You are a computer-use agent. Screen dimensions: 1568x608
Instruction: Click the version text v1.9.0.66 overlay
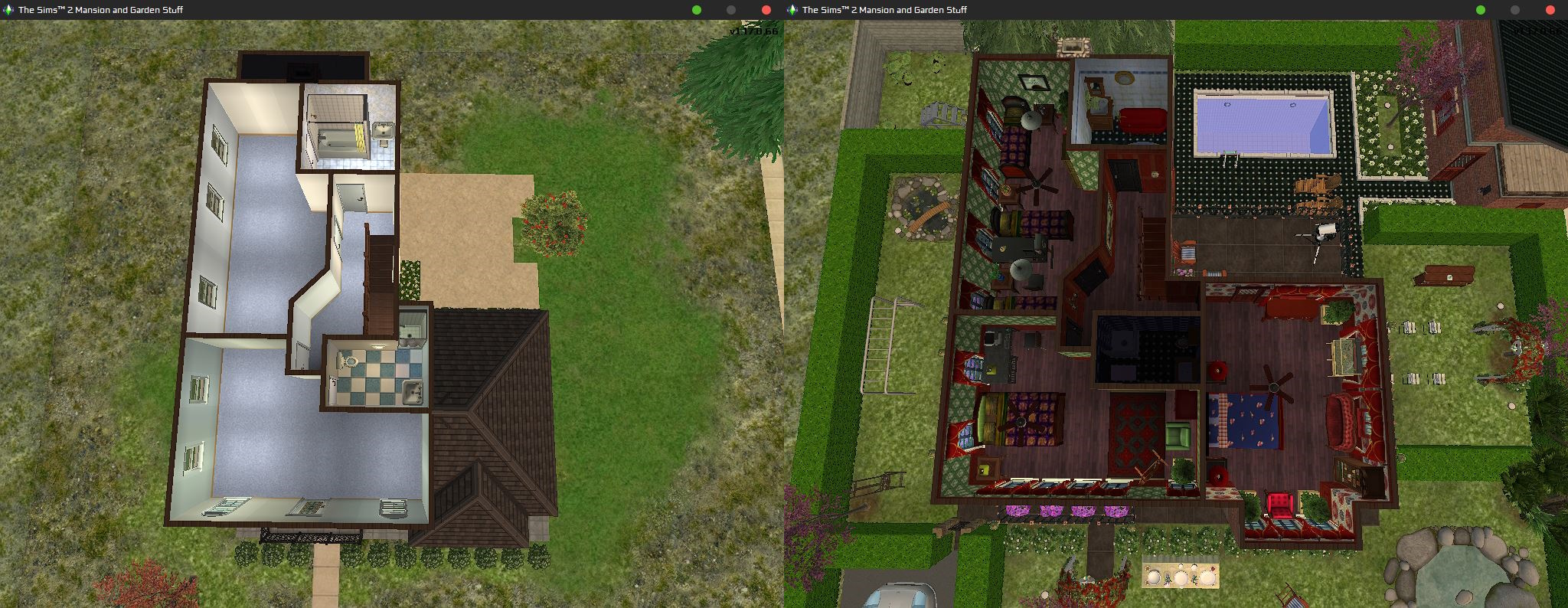point(753,34)
